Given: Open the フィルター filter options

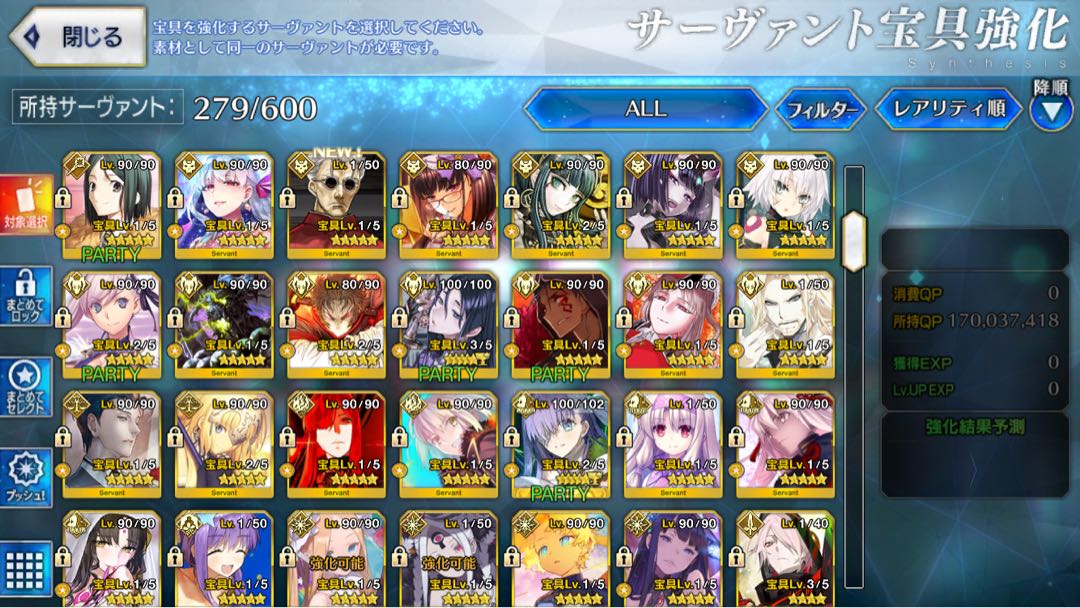Looking at the screenshot, I should 821,110.
